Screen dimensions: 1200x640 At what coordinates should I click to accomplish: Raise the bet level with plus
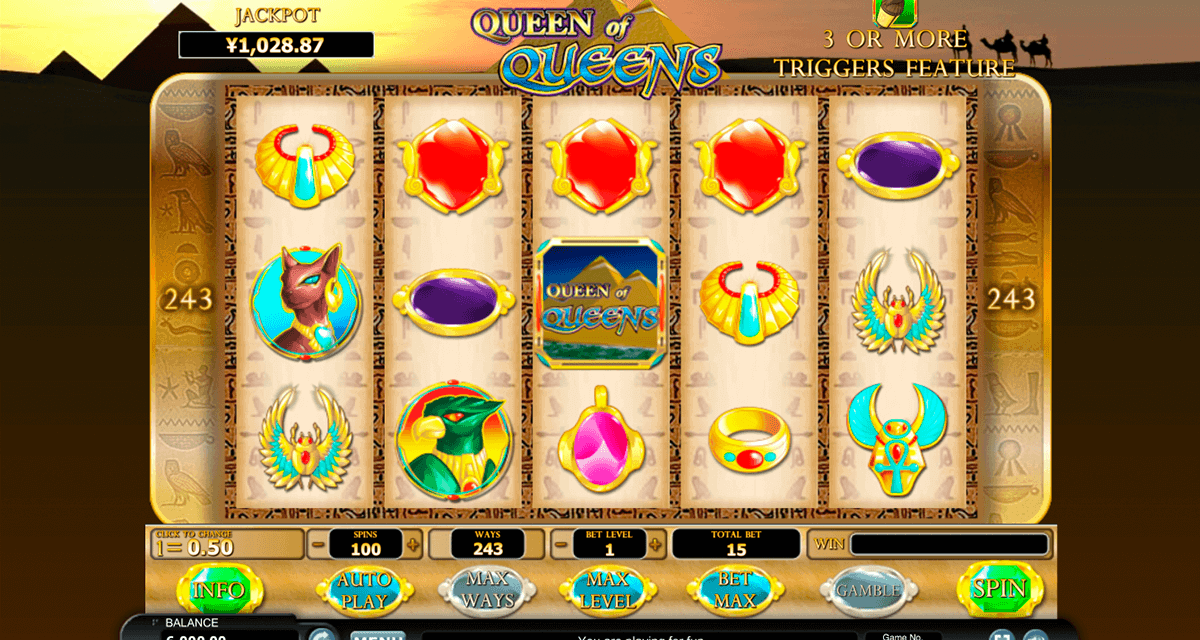(655, 545)
